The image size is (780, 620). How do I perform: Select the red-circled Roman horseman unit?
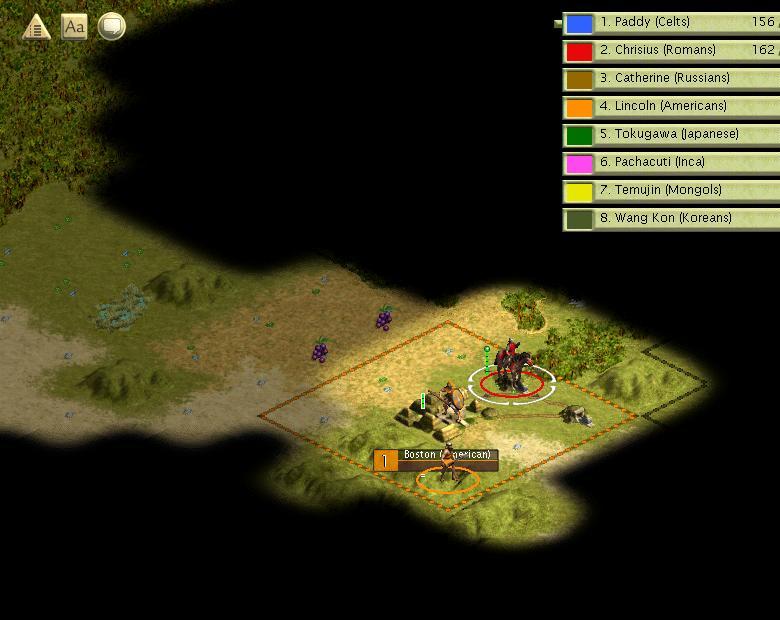(x=513, y=368)
